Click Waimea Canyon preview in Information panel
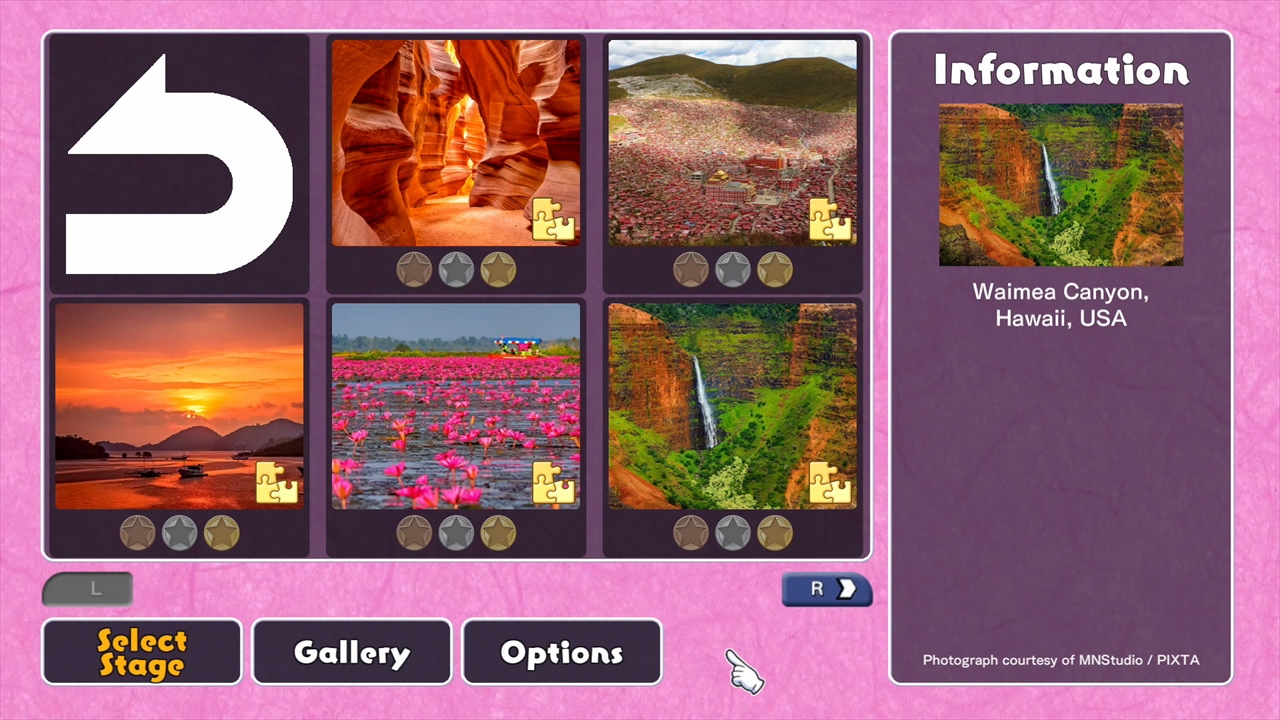1280x720 pixels. pyautogui.click(x=1060, y=186)
